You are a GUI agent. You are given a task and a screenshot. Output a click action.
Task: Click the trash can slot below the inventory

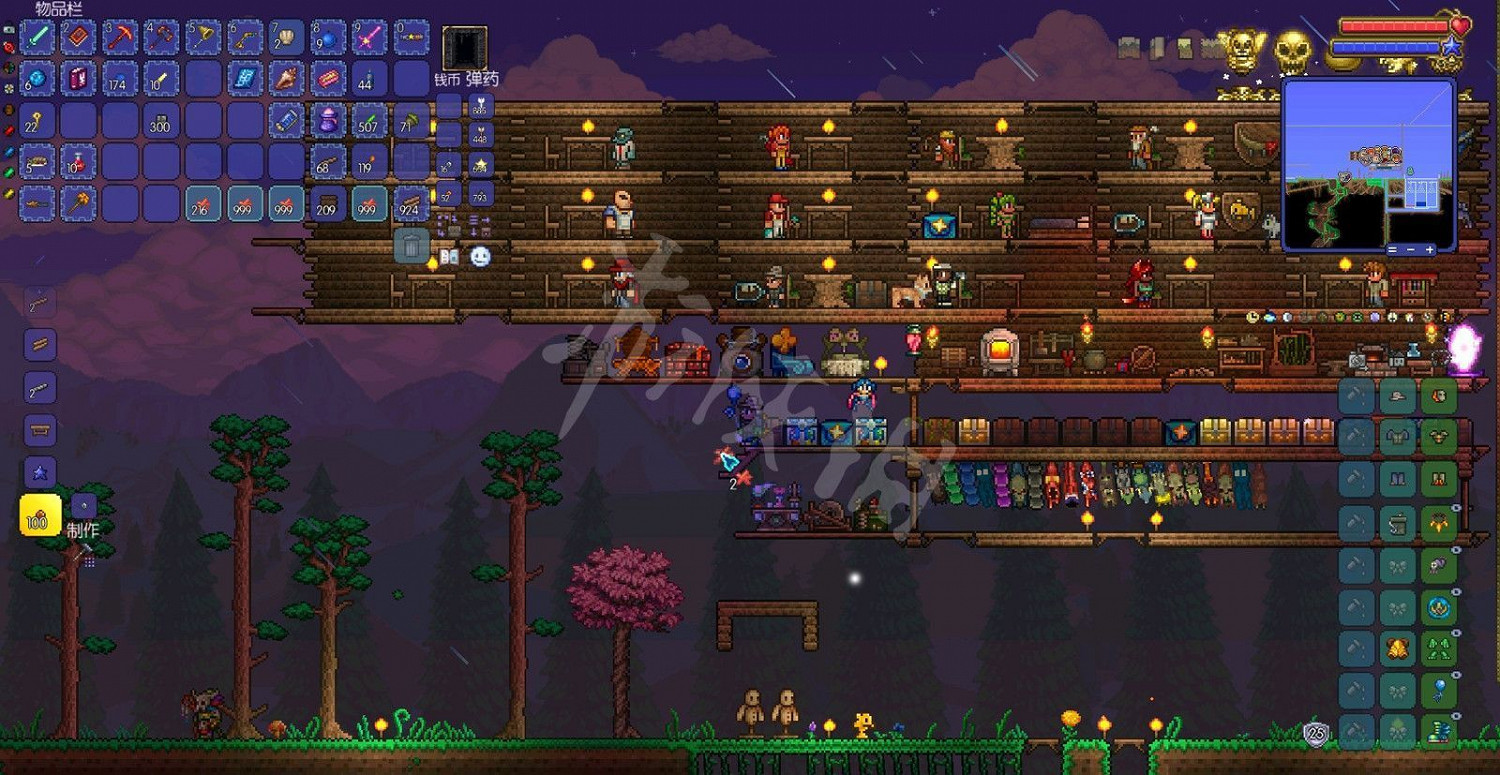point(411,246)
